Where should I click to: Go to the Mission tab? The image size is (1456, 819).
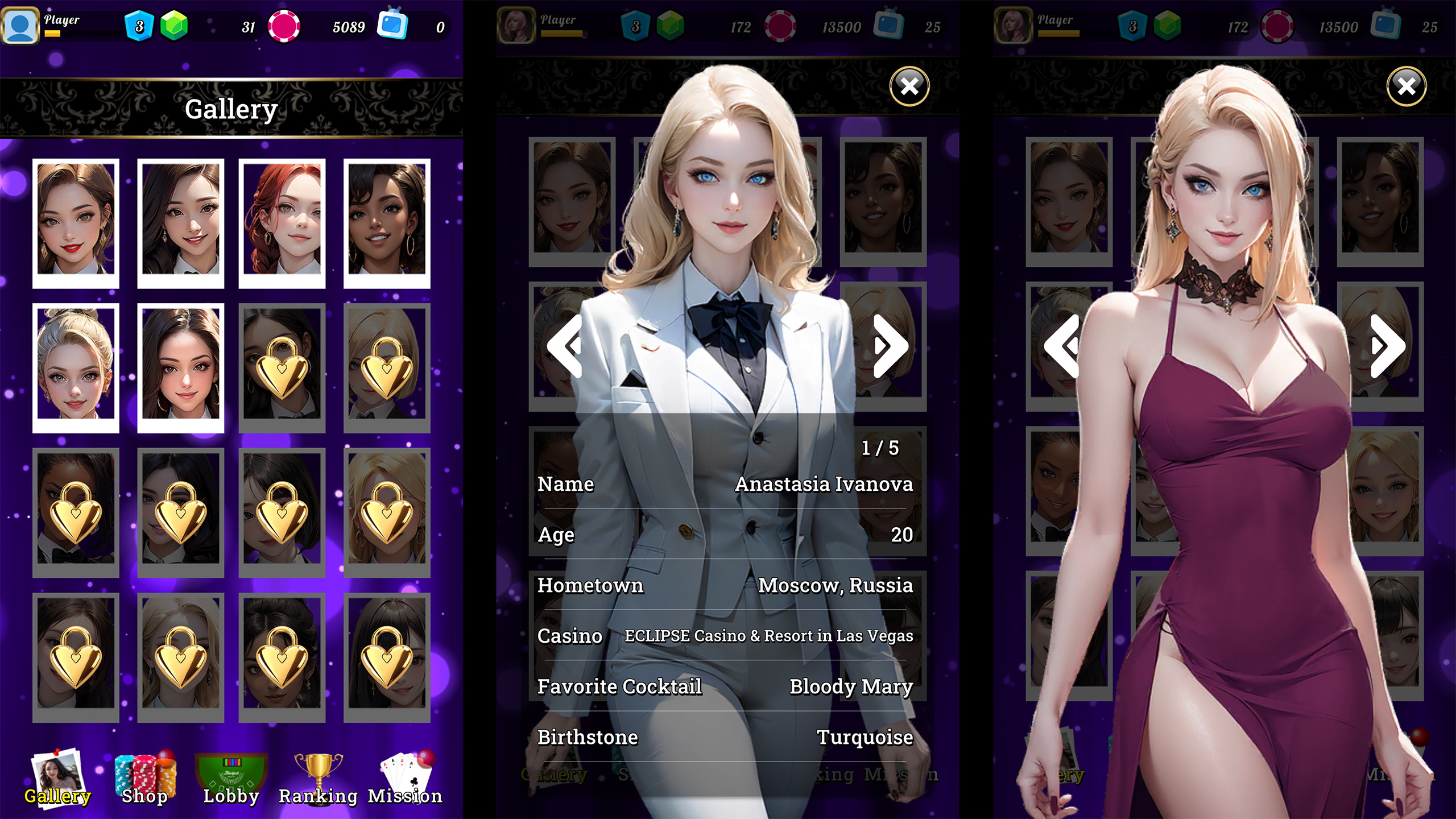click(x=405, y=778)
